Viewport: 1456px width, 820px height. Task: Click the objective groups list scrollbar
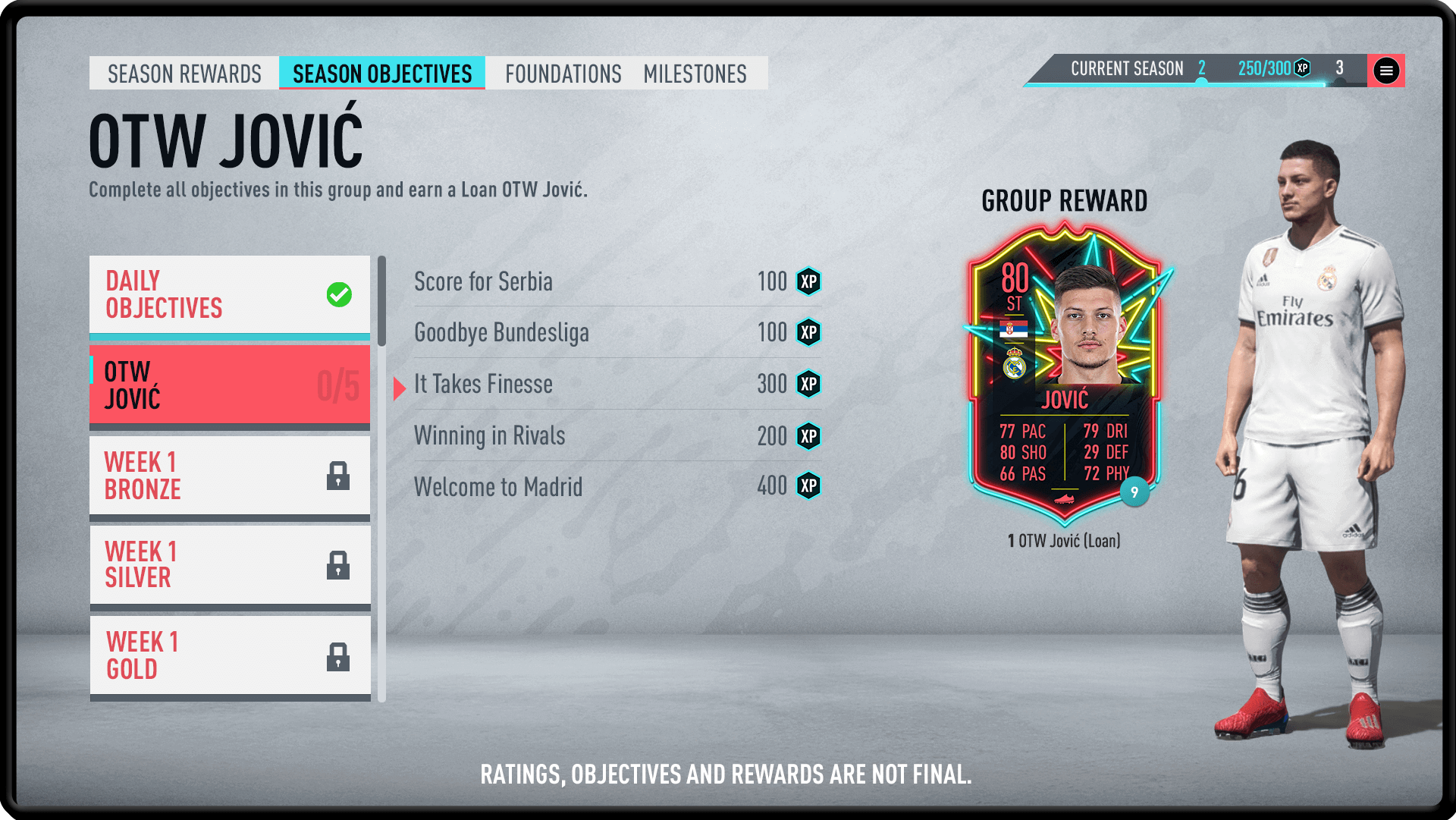pyautogui.click(x=381, y=302)
